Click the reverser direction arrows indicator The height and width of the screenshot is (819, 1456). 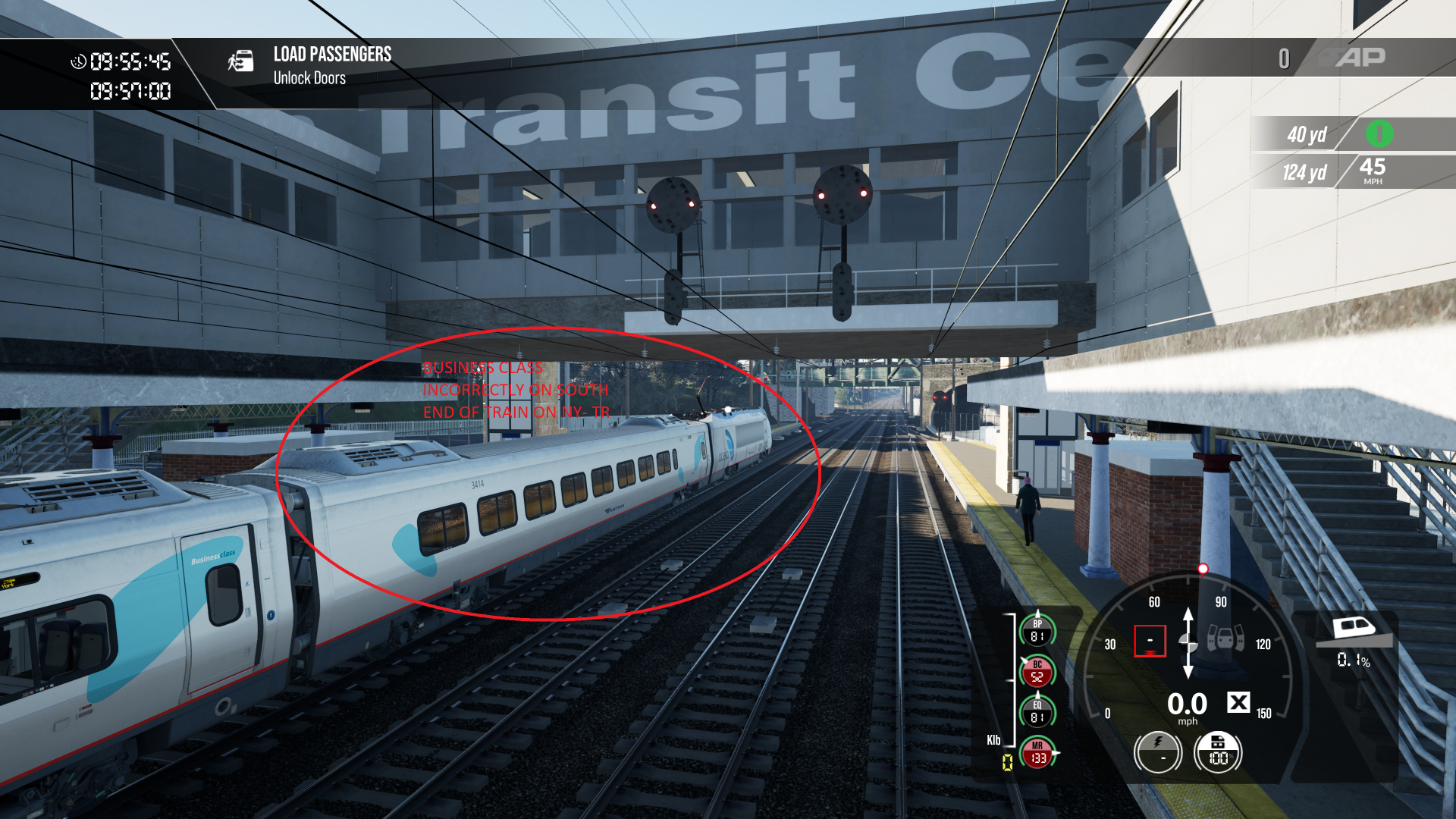coord(1188,642)
